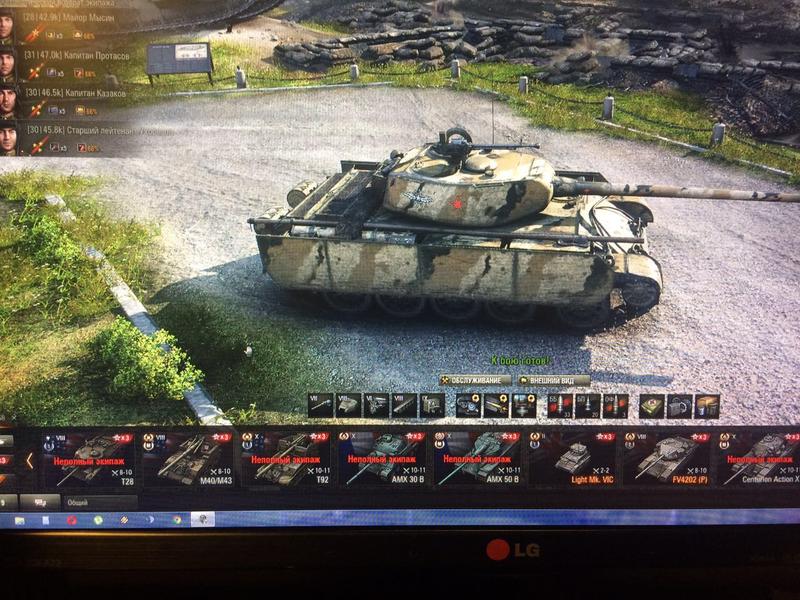This screenshot has height=600, width=800.
Task: Open the Обслуживание (service) panel
Action: (x=475, y=380)
